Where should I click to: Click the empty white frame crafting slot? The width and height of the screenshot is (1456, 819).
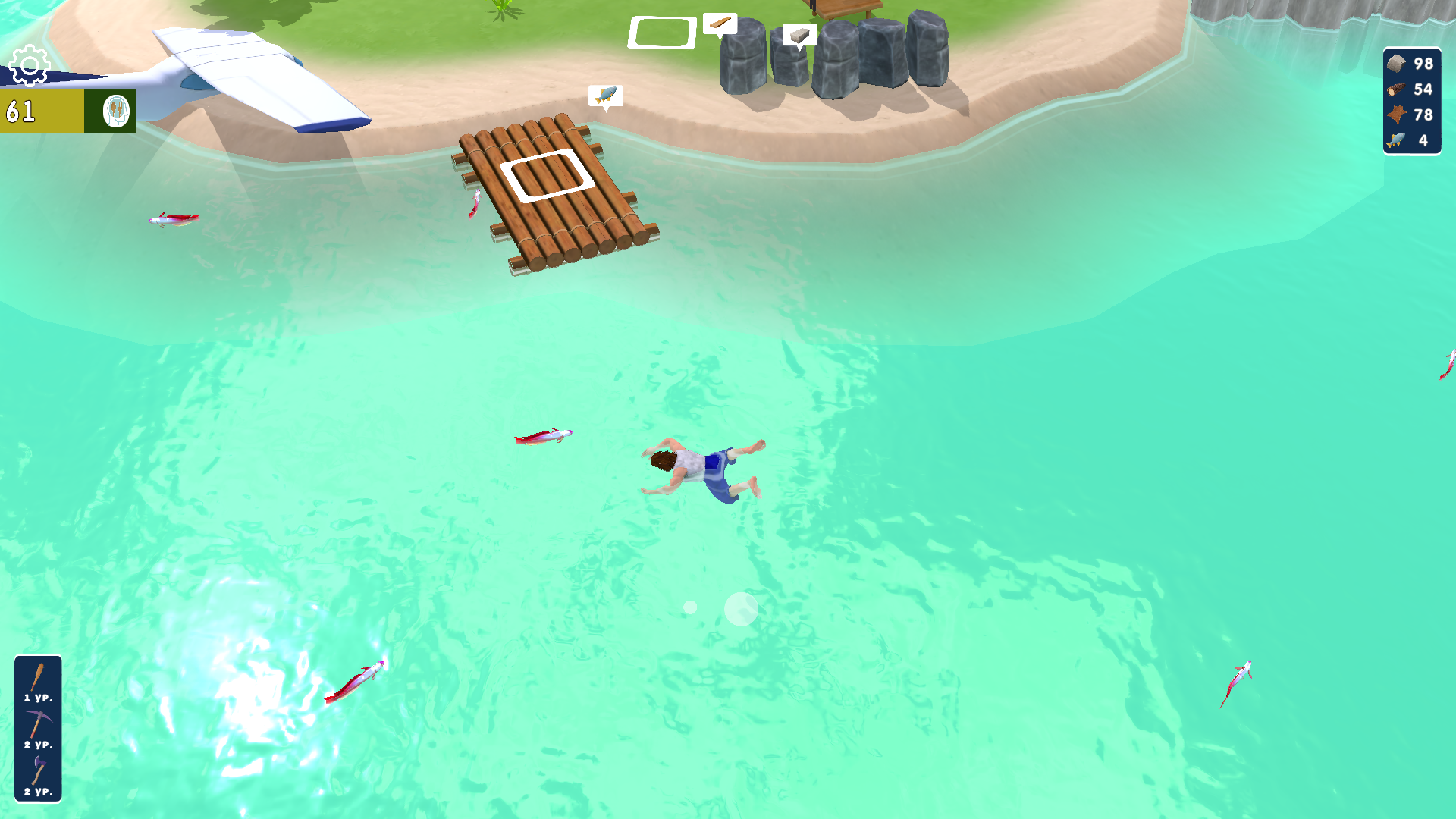click(661, 33)
